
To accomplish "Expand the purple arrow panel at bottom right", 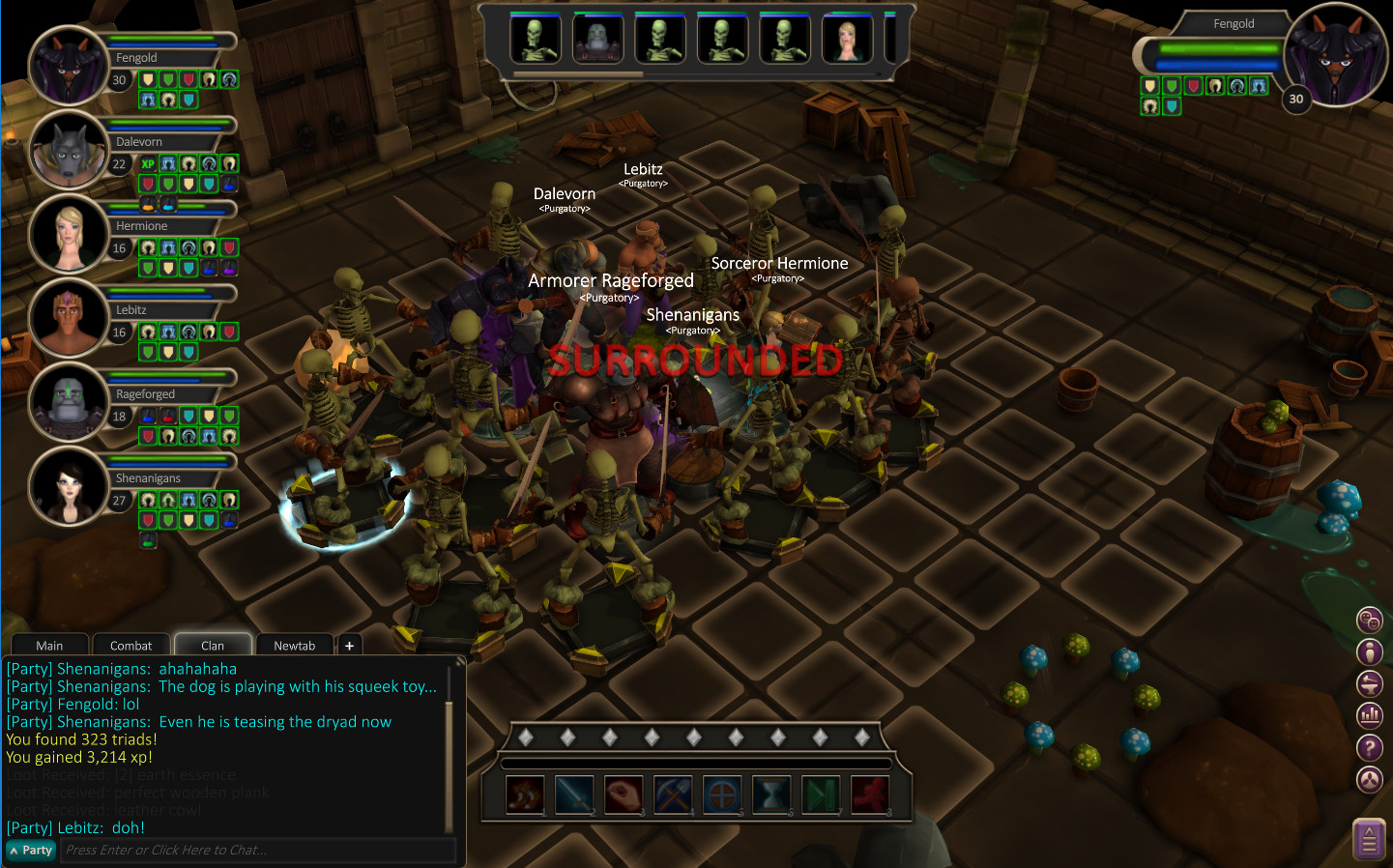I will tap(1370, 838).
